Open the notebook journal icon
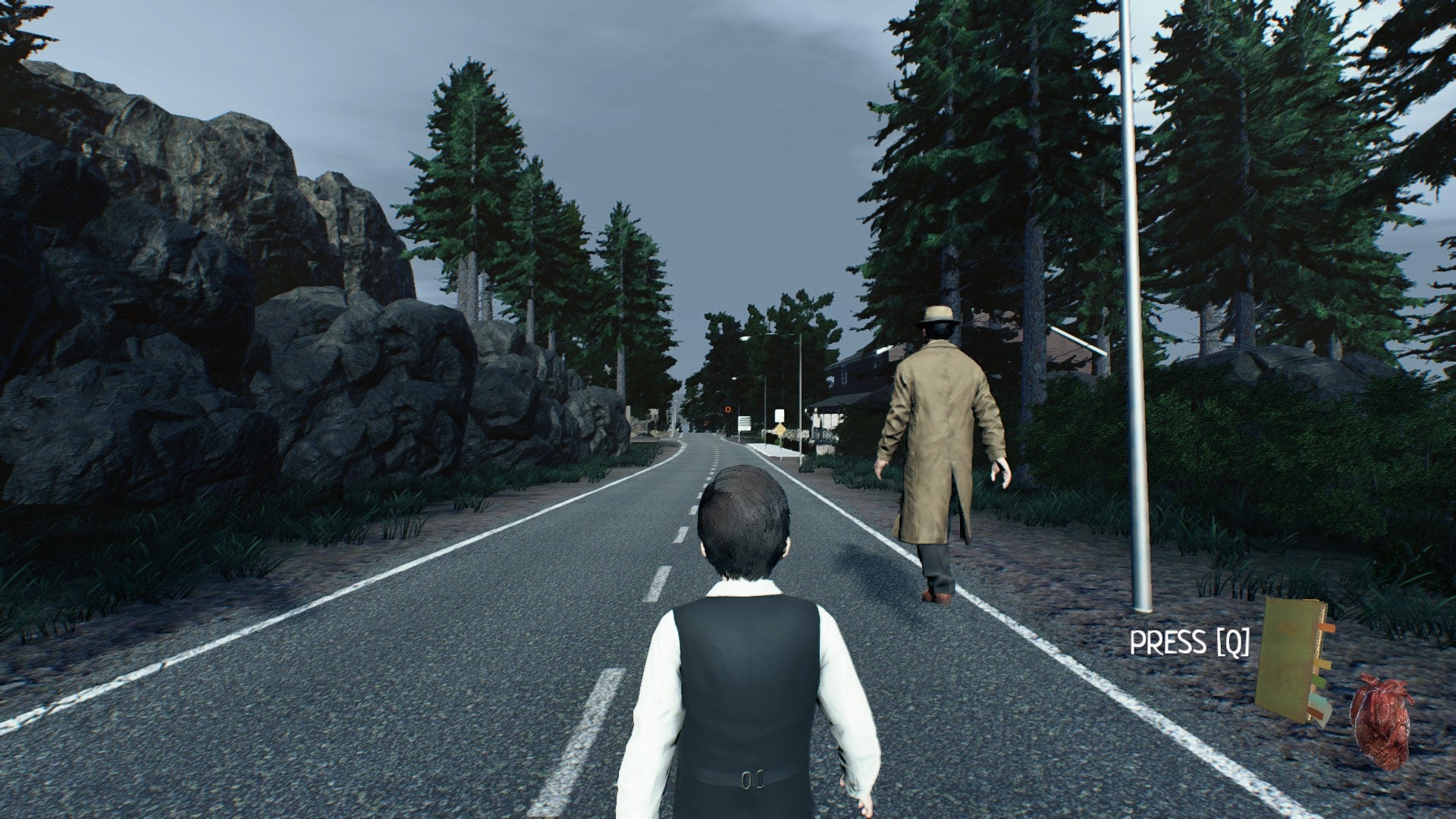The image size is (1456, 819). pyautogui.click(x=1291, y=660)
